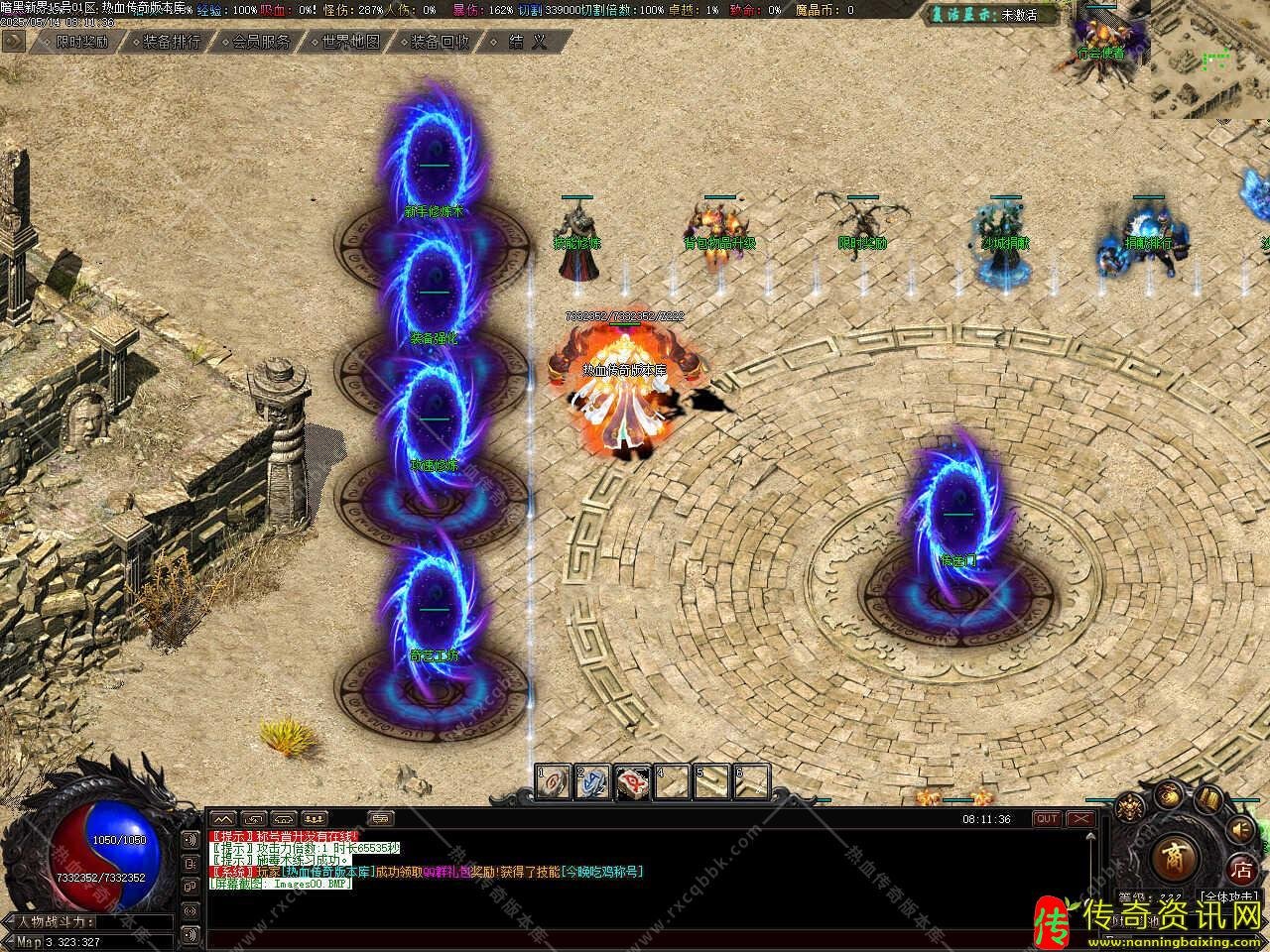Image resolution: width=1270 pixels, height=952 pixels.
Task: Use the blue rune in hotbar slot 2
Action: coord(593,782)
